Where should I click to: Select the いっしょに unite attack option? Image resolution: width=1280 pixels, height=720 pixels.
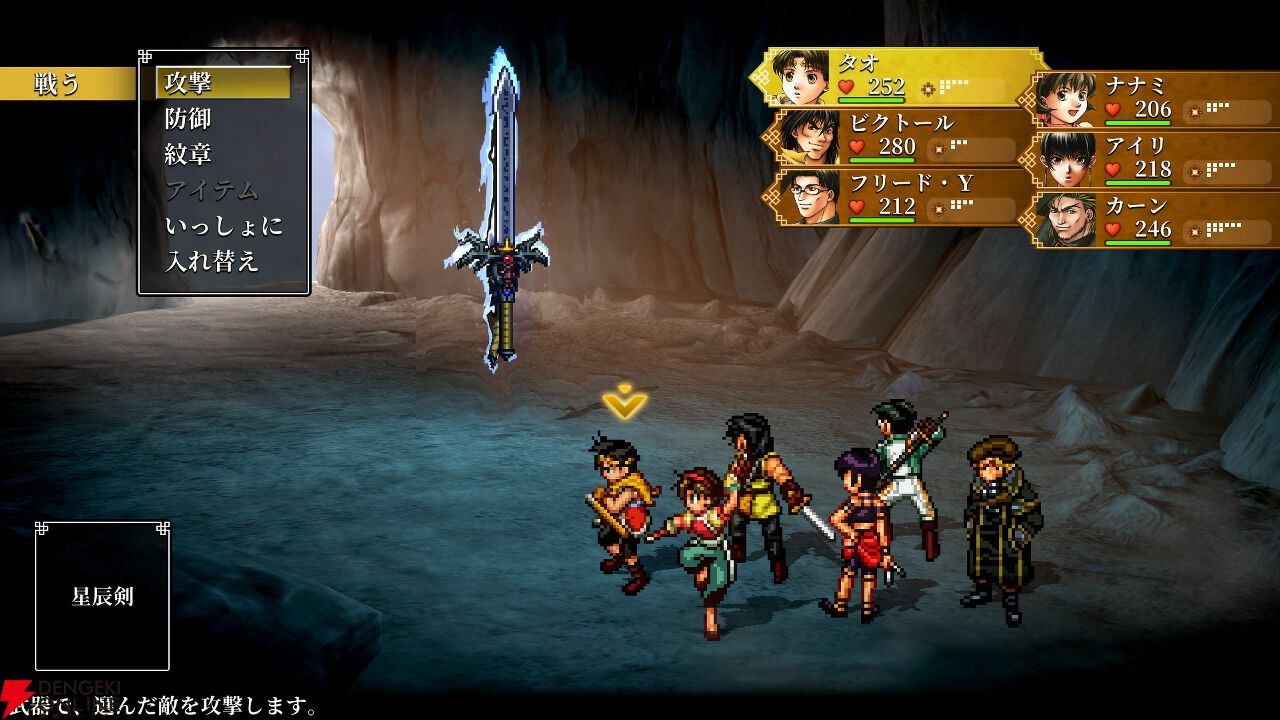[x=222, y=226]
